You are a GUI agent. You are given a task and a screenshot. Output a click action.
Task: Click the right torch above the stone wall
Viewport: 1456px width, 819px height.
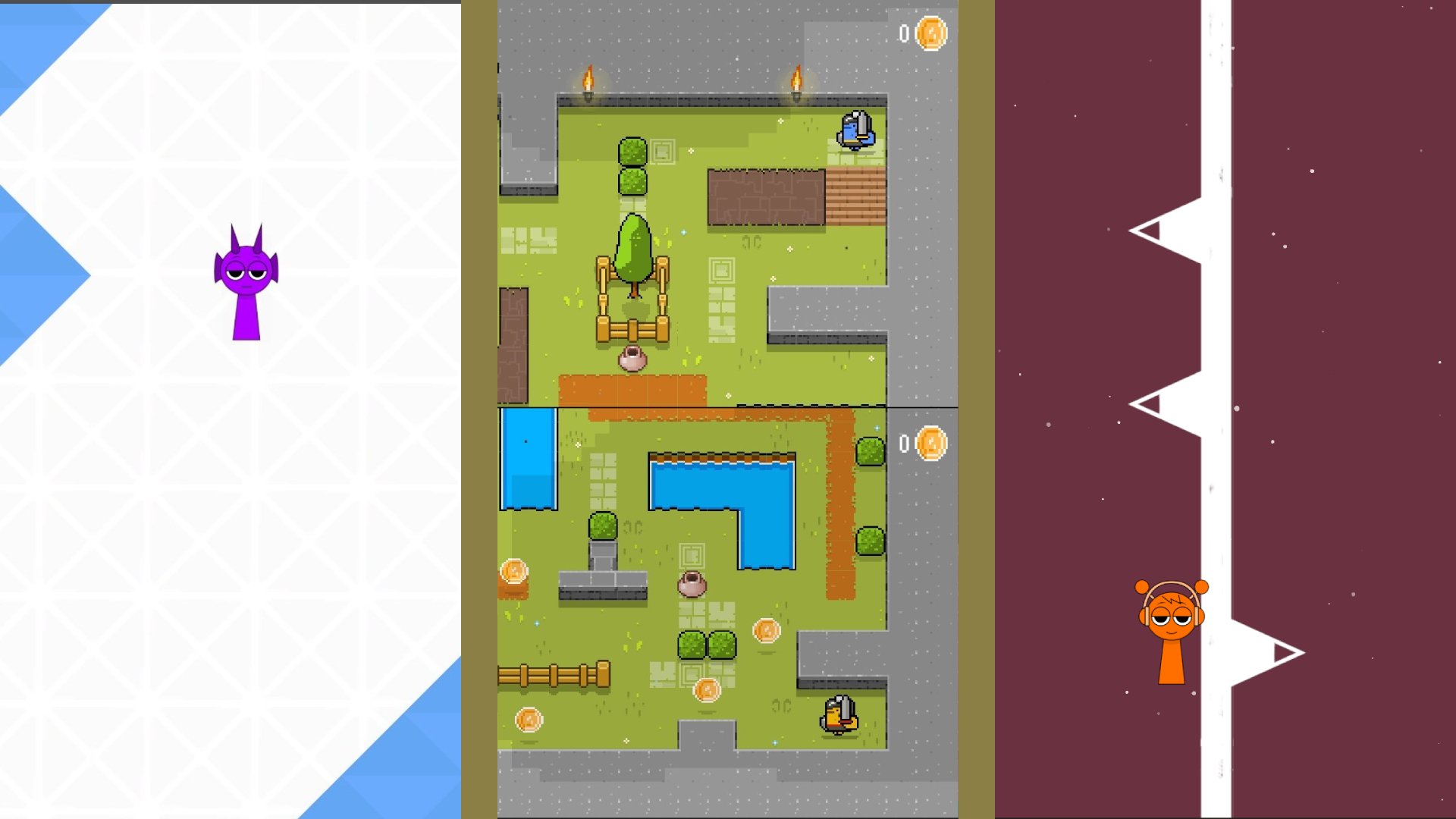coord(795,78)
